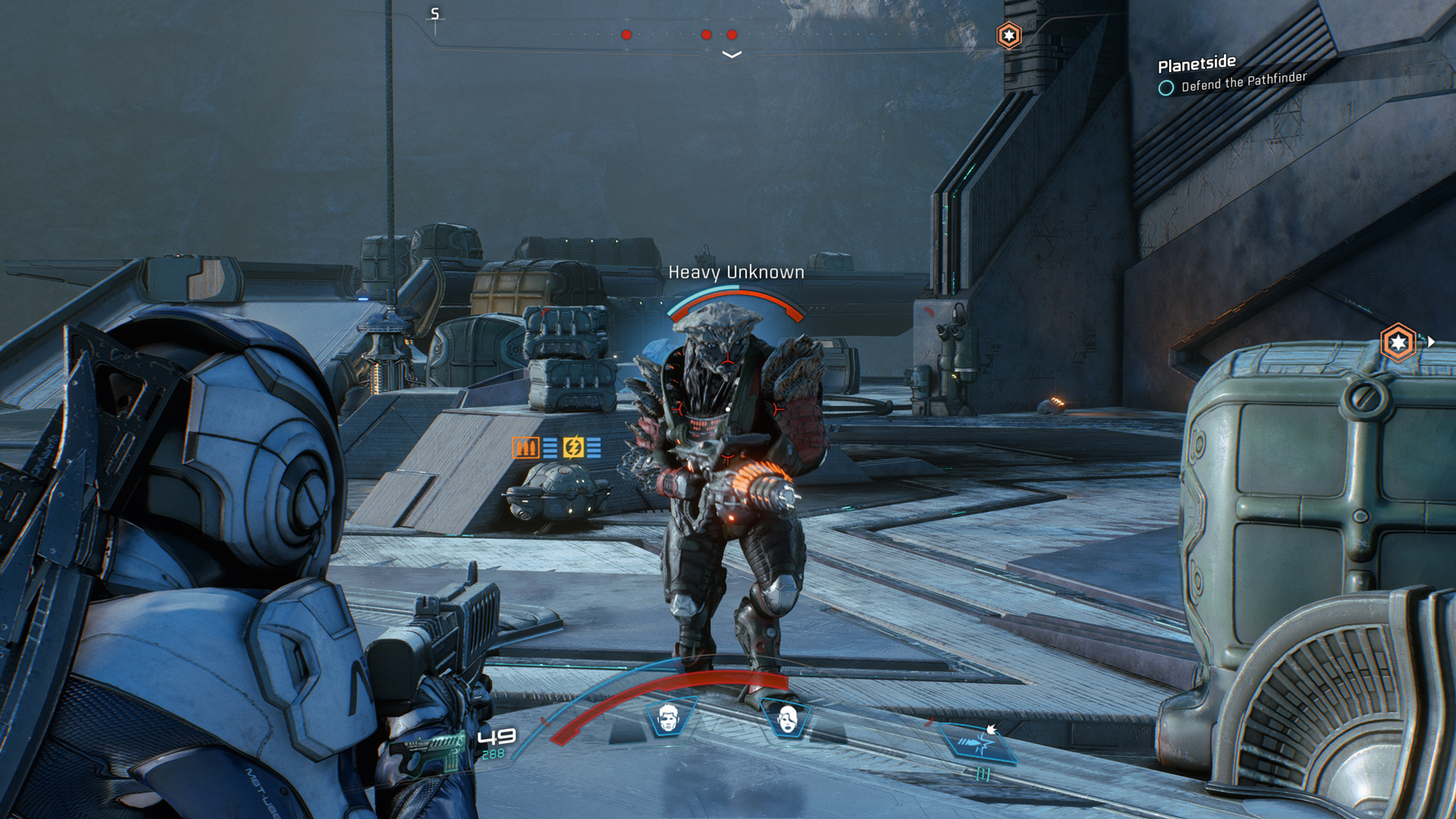1456x819 pixels.
Task: Select the Heavy Unknown enemy name tag
Action: 736,272
